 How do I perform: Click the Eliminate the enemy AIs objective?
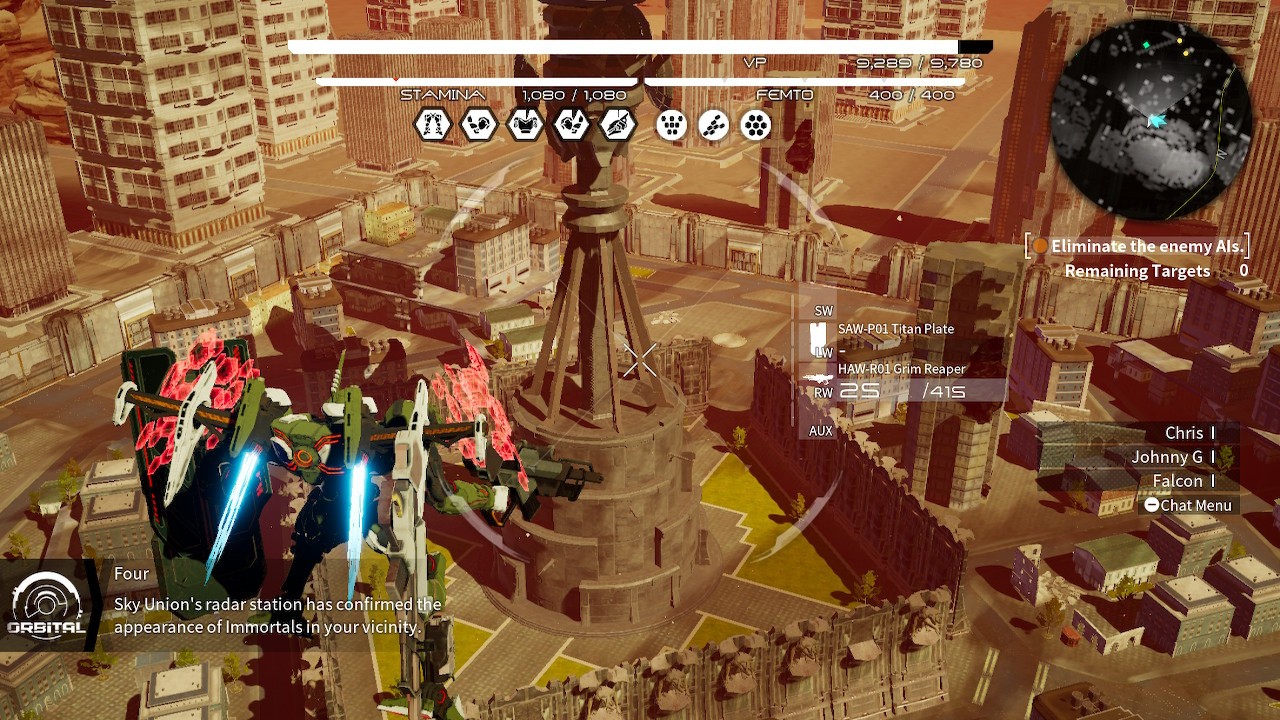click(1146, 246)
